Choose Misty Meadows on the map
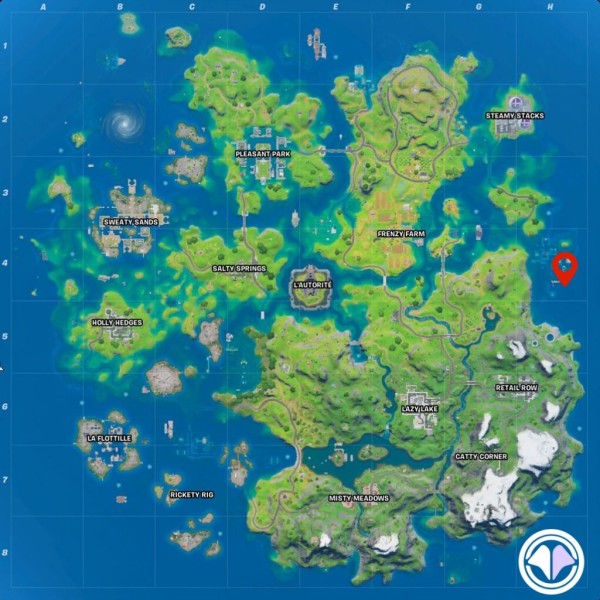600x600 pixels. pos(359,498)
